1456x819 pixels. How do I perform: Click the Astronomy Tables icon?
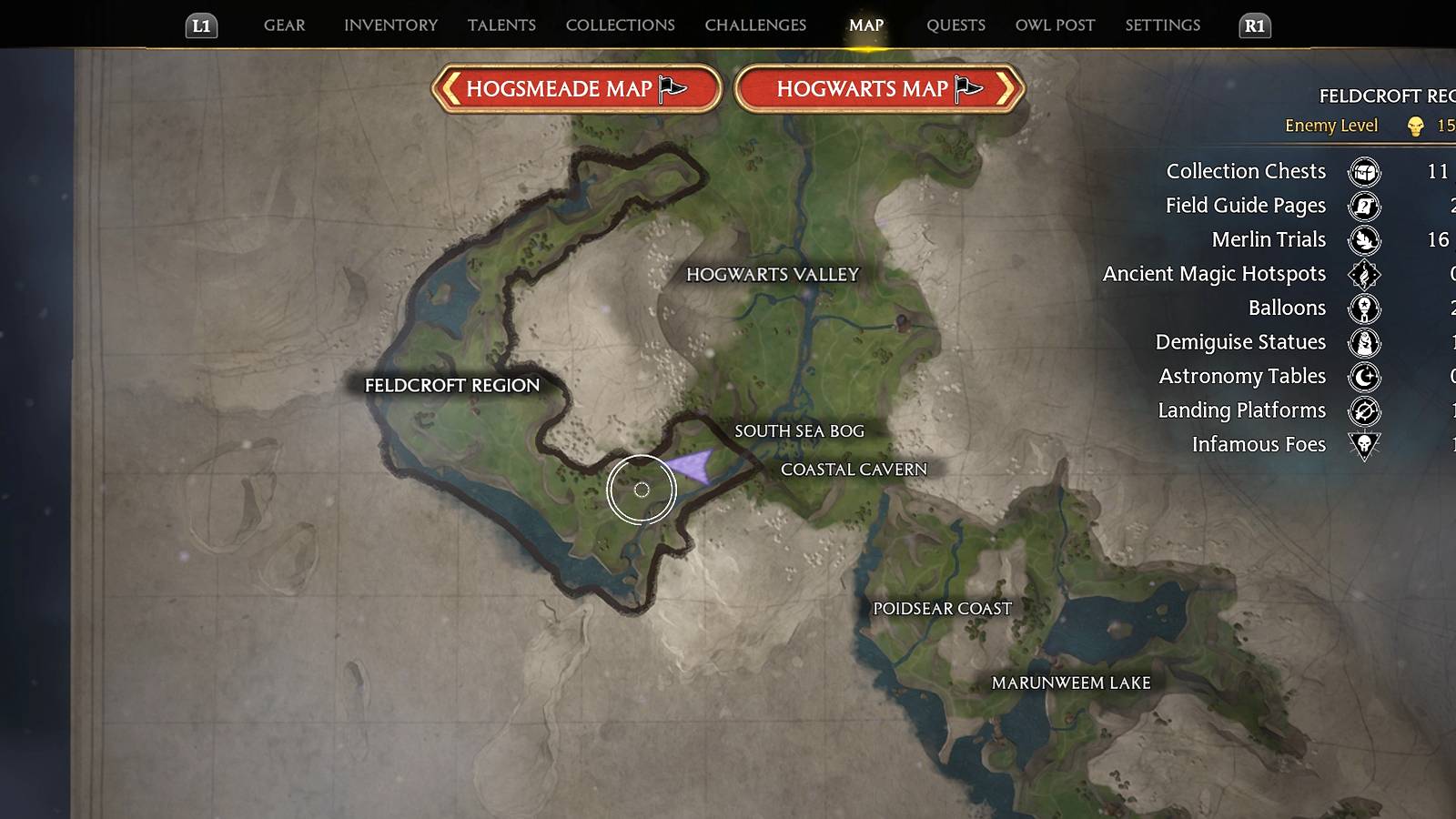[x=1365, y=377]
